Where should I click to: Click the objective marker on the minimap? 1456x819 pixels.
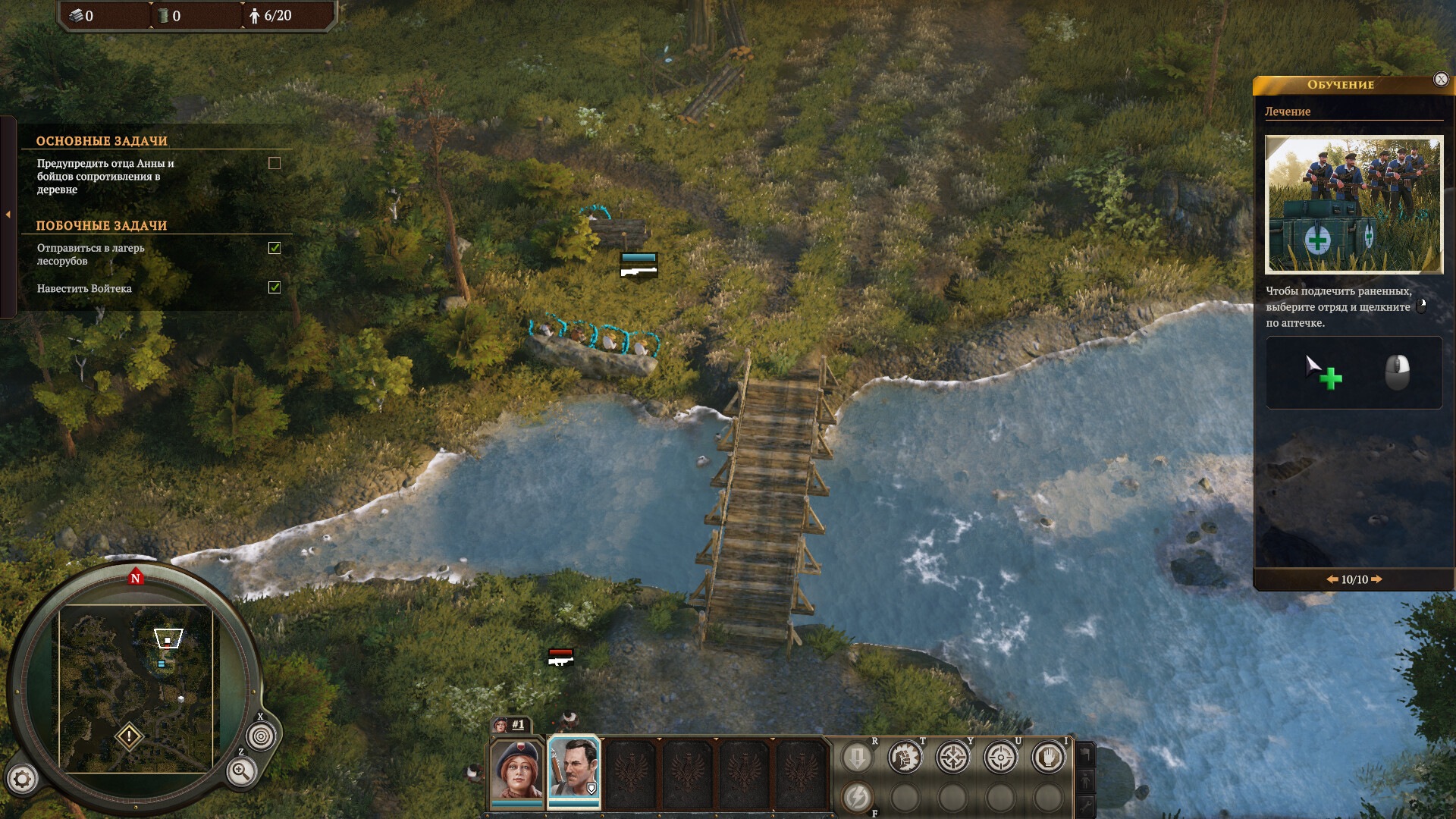pos(129,736)
